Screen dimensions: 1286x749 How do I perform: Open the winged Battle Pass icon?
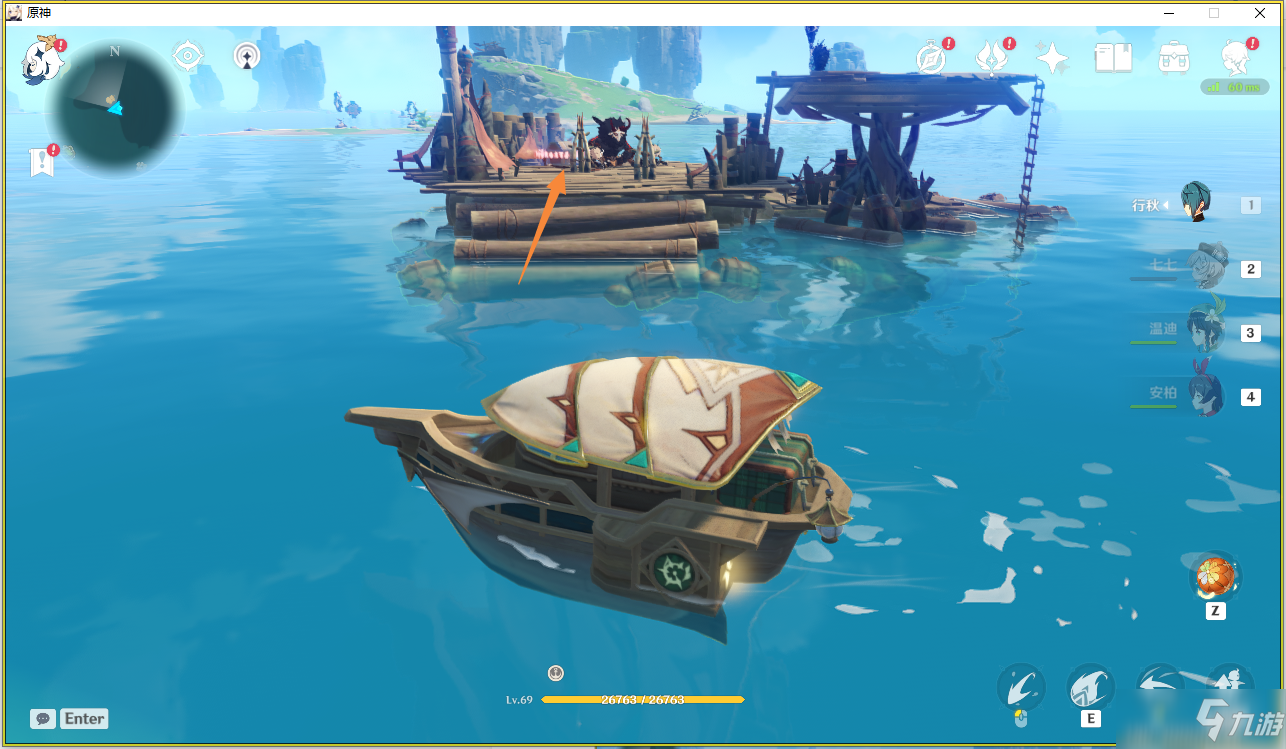pos(991,58)
